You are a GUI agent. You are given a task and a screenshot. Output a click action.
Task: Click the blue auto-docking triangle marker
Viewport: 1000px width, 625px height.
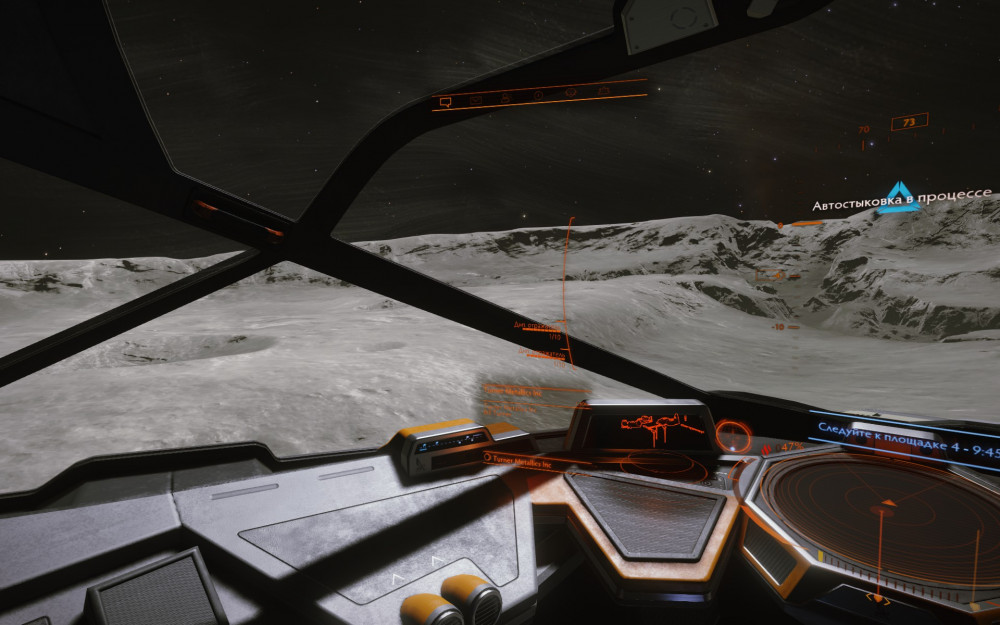click(902, 198)
